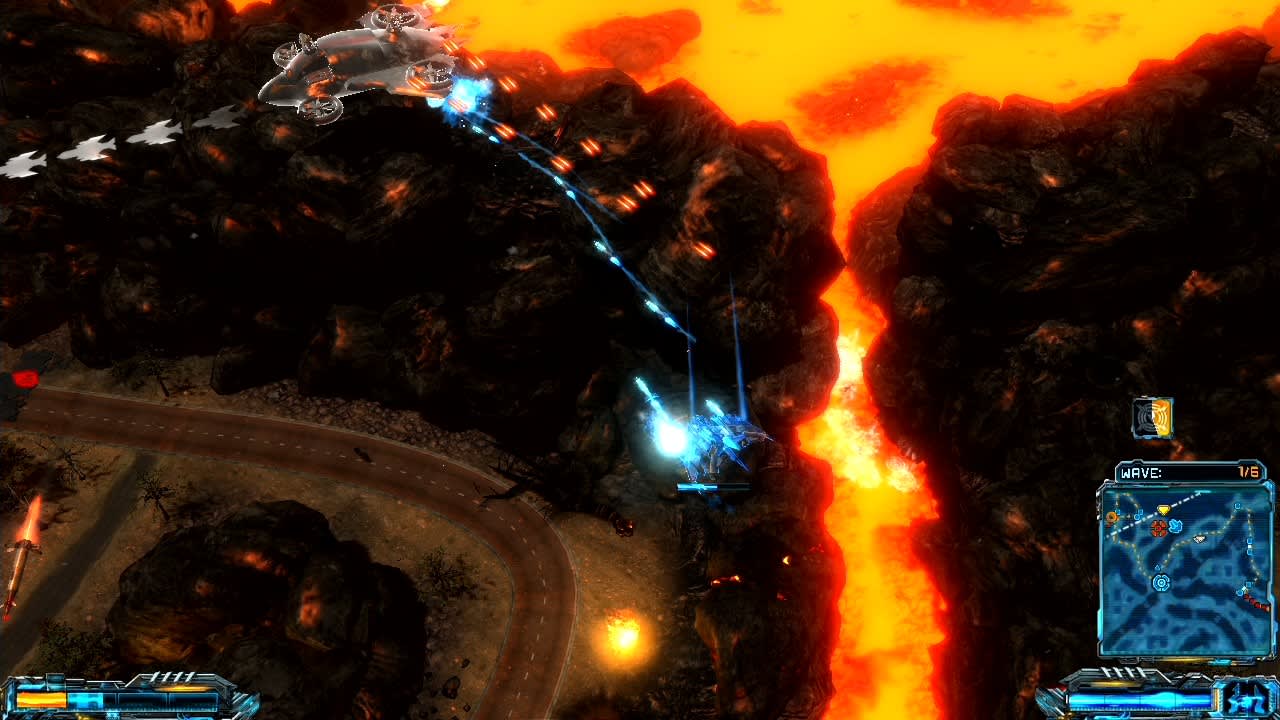
Task: Select the white player arrow on the minimap
Action: [x=1199, y=539]
